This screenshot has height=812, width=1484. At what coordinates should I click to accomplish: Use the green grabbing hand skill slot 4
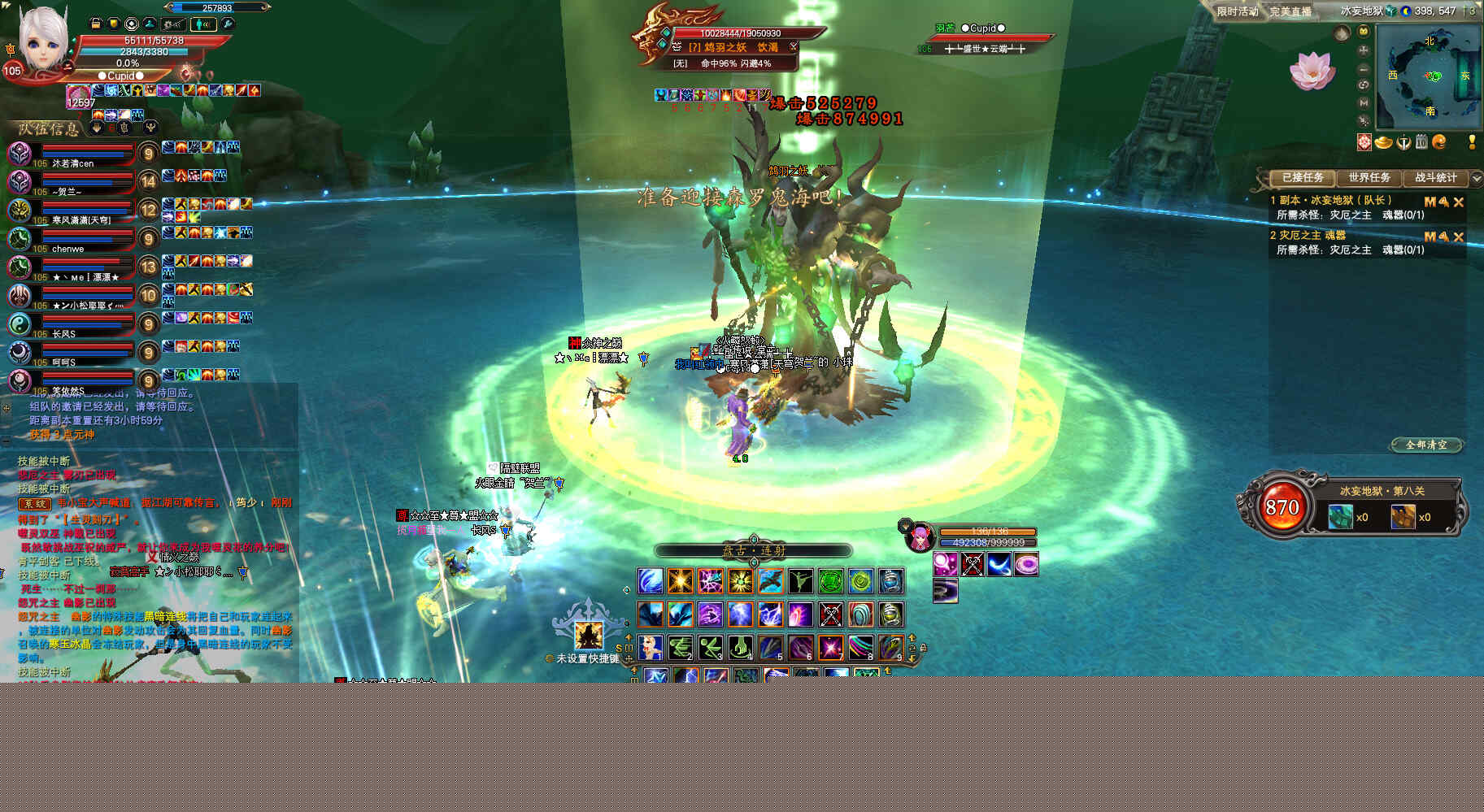[x=740, y=648]
